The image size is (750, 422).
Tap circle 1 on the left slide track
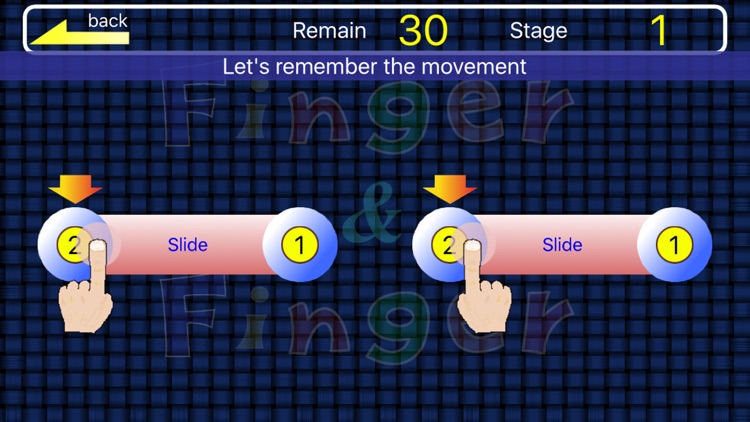coord(299,244)
